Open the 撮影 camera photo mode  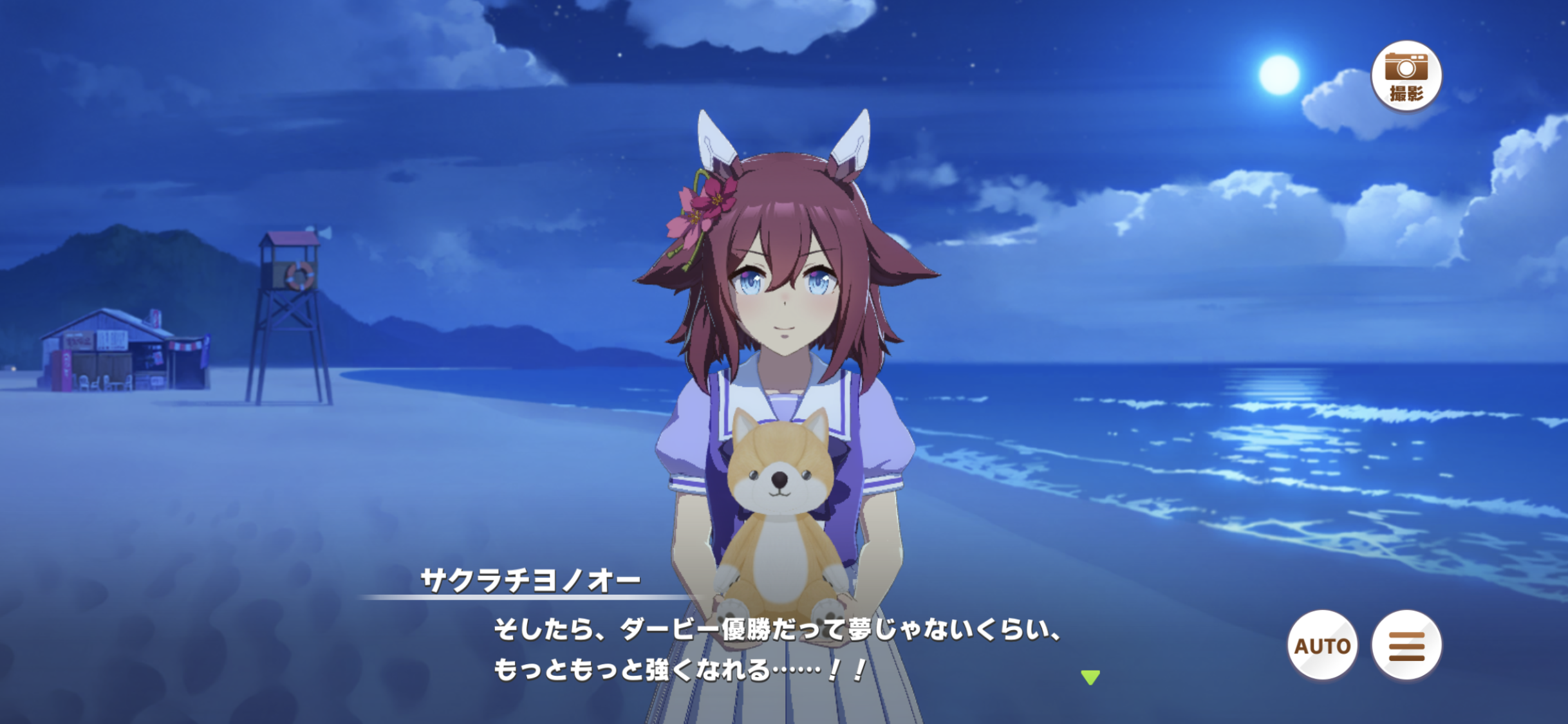pyautogui.click(x=1406, y=77)
